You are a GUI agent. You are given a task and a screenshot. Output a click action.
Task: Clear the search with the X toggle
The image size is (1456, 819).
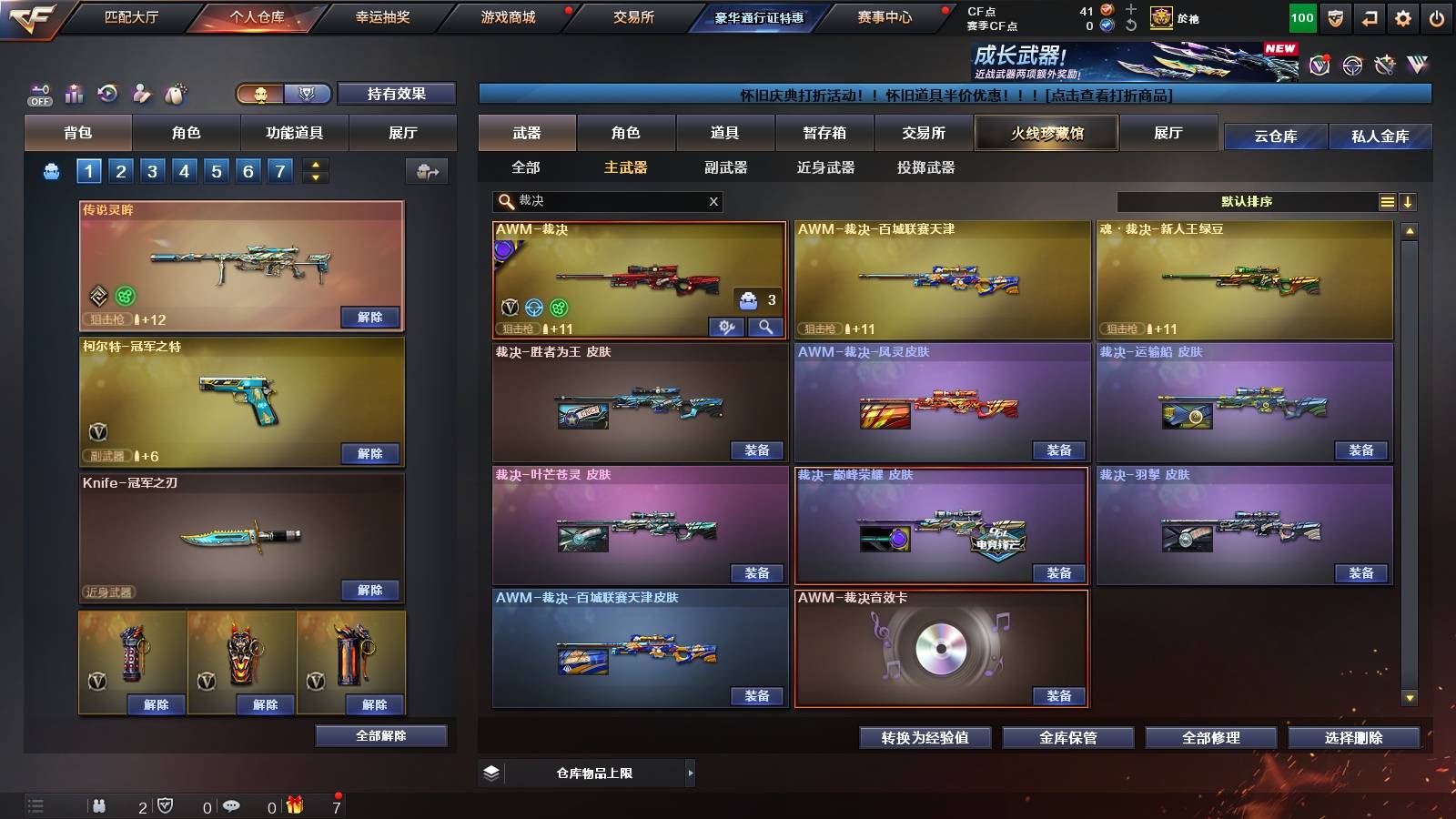(713, 201)
